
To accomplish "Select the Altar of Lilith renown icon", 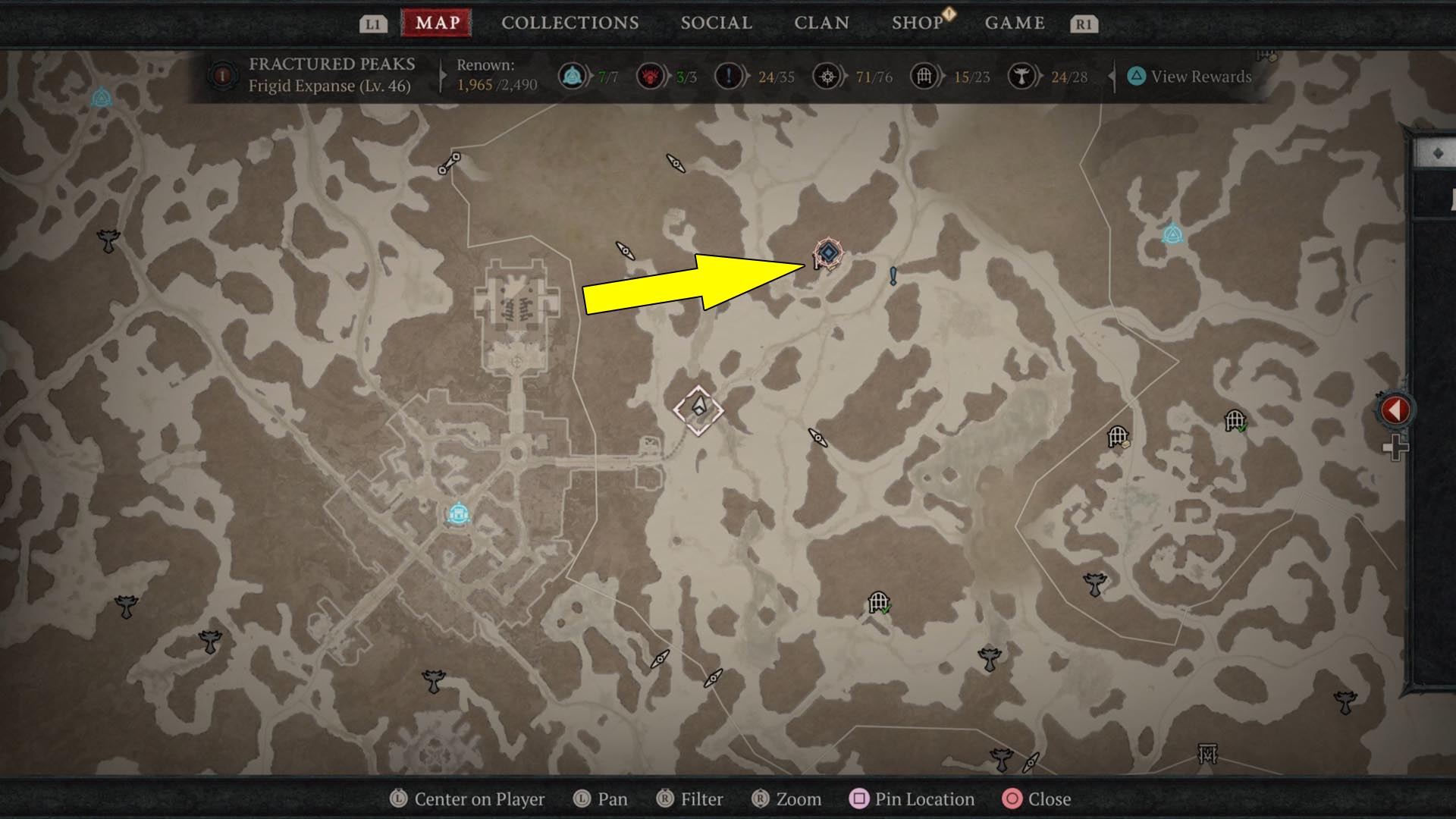I will [x=1021, y=77].
